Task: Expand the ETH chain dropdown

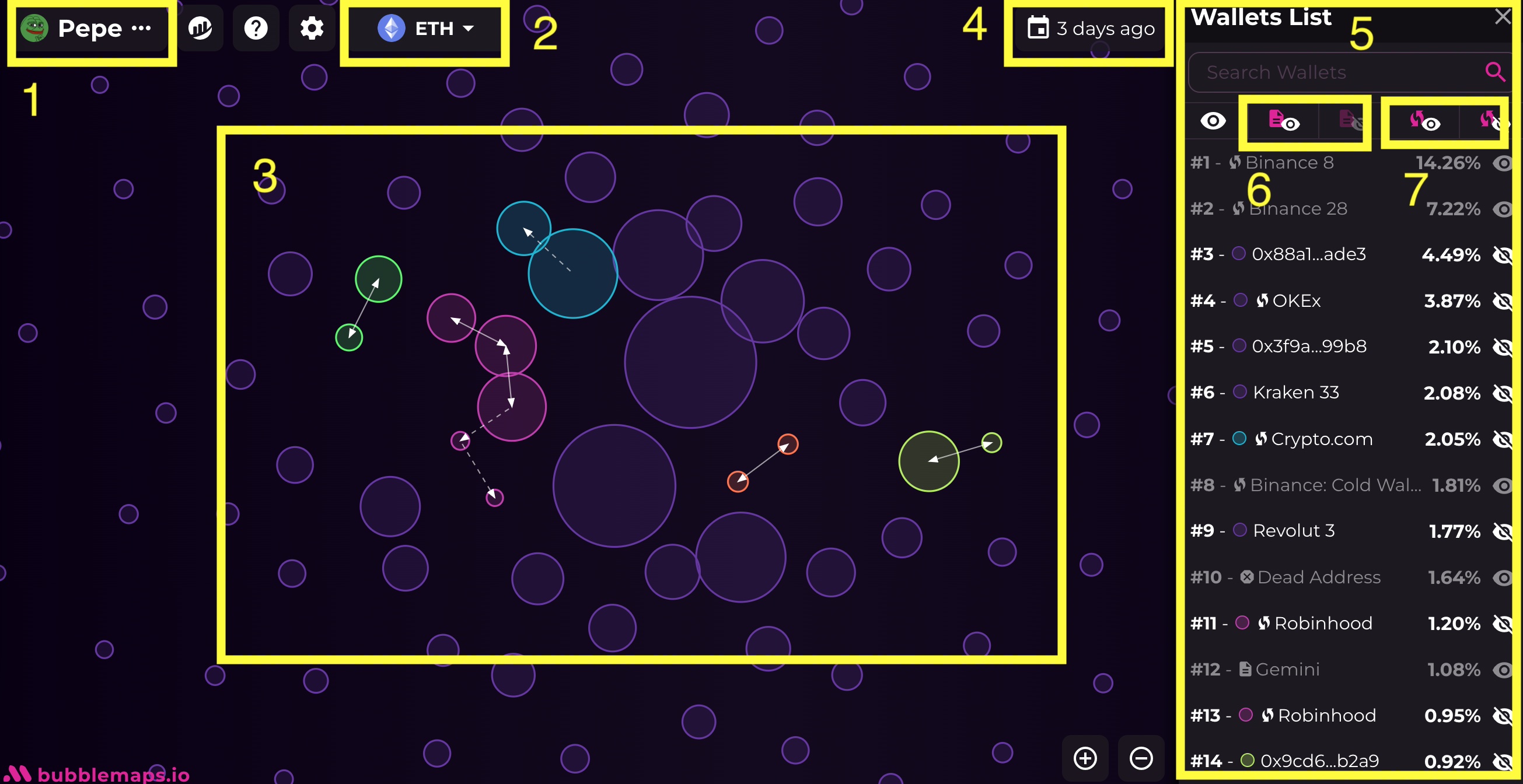Action: click(425, 29)
